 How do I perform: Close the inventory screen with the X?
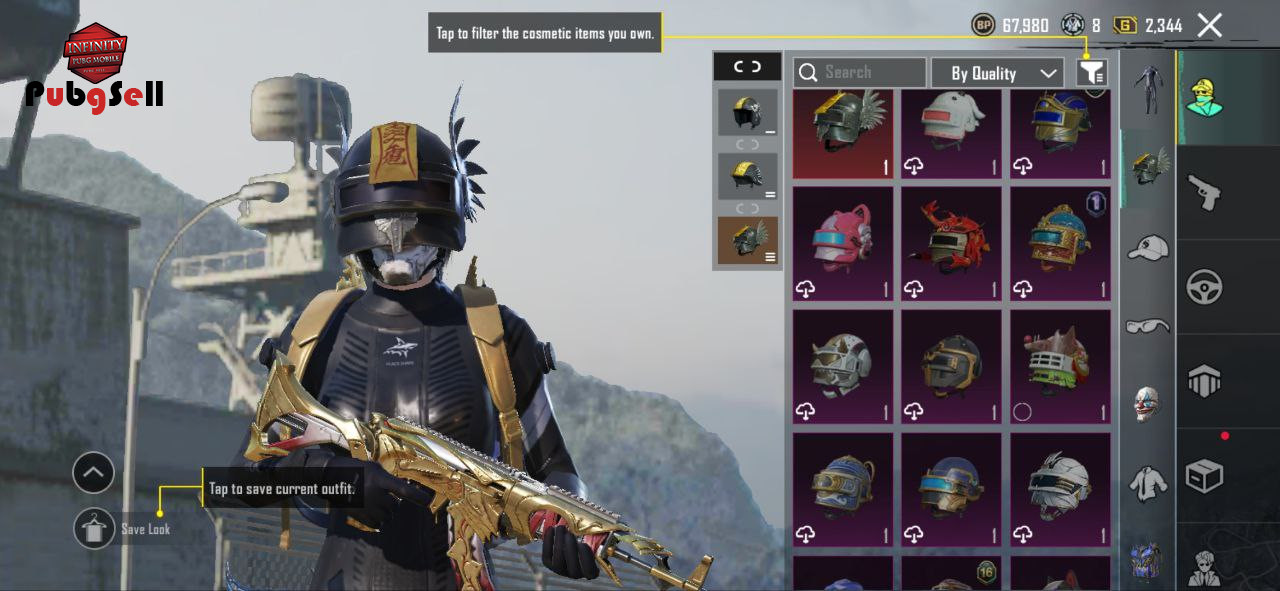(1210, 26)
